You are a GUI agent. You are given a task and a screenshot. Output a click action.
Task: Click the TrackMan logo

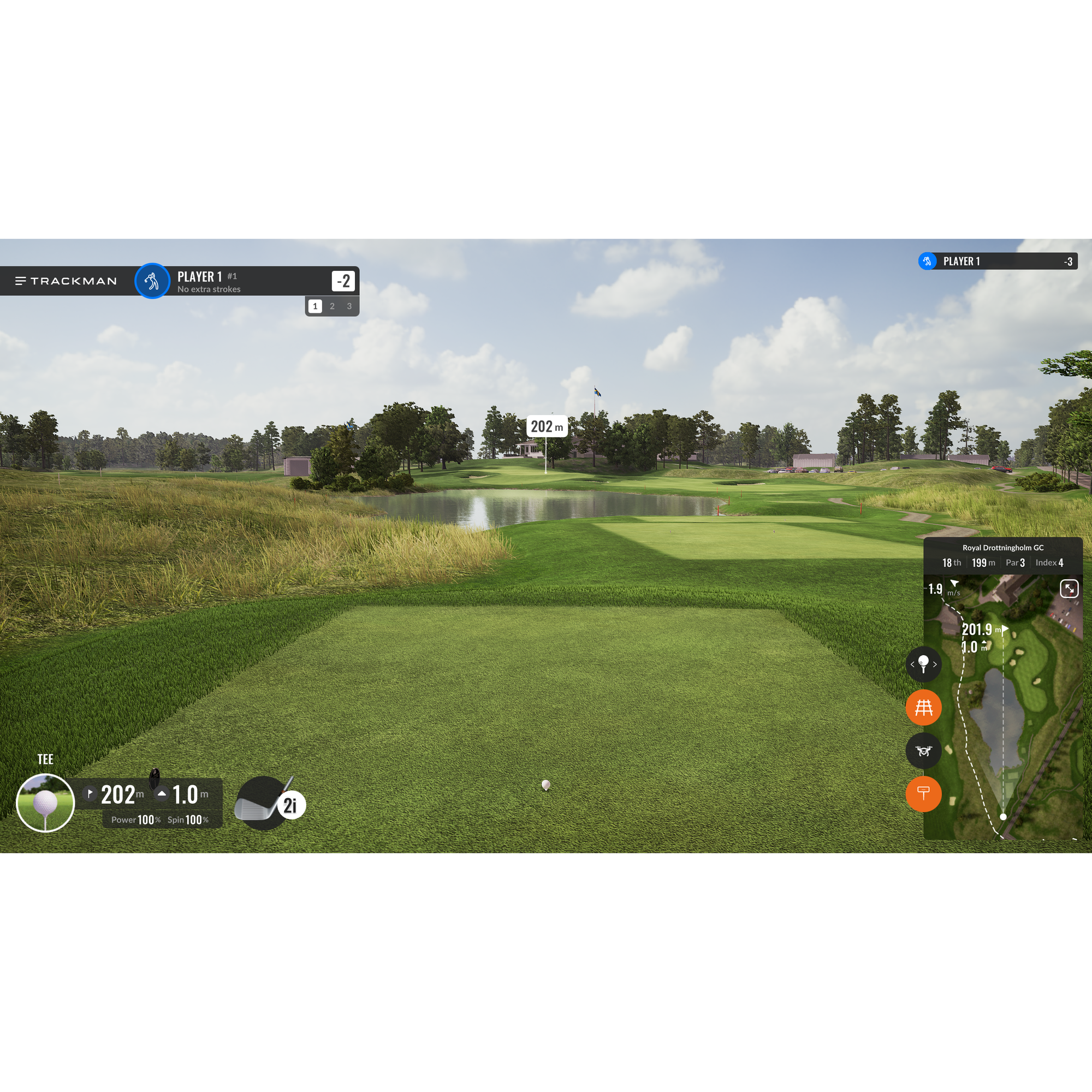[x=66, y=281]
